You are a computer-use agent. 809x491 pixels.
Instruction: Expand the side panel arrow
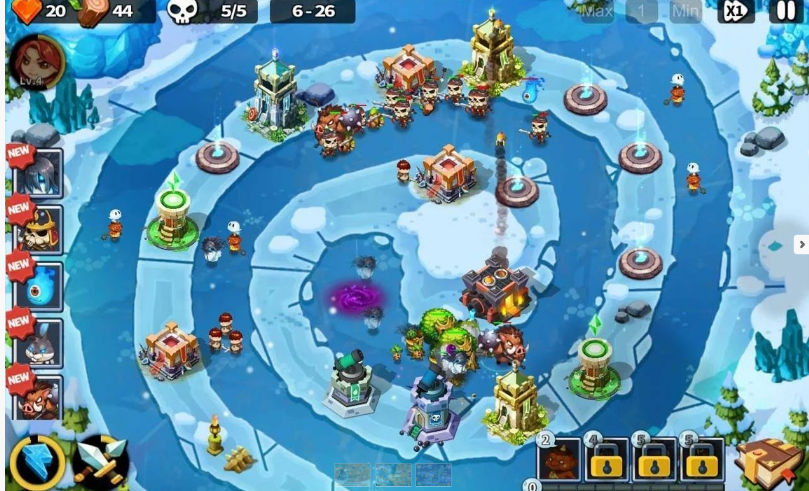[800, 245]
